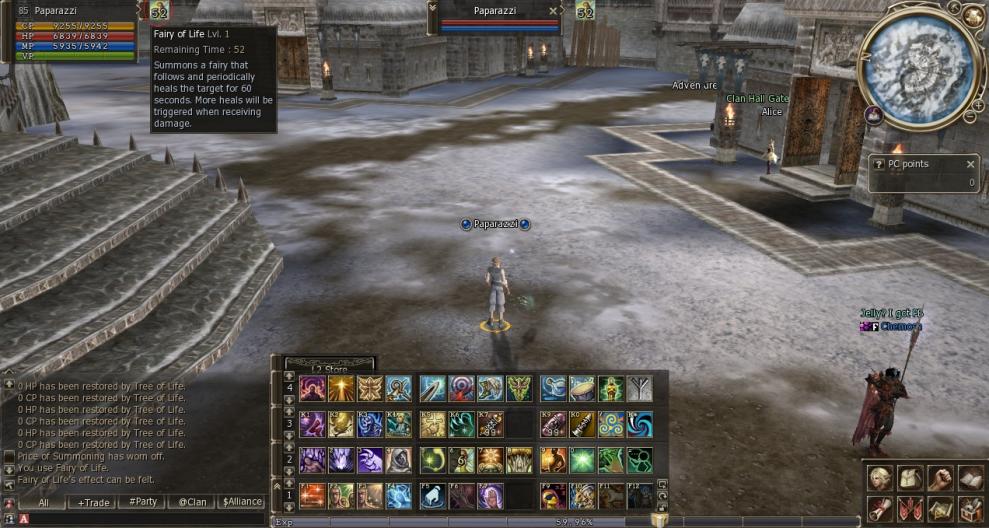Viewport: 989px width, 528px height.
Task: Use the blue swirling vortex skill
Action: tap(639, 424)
